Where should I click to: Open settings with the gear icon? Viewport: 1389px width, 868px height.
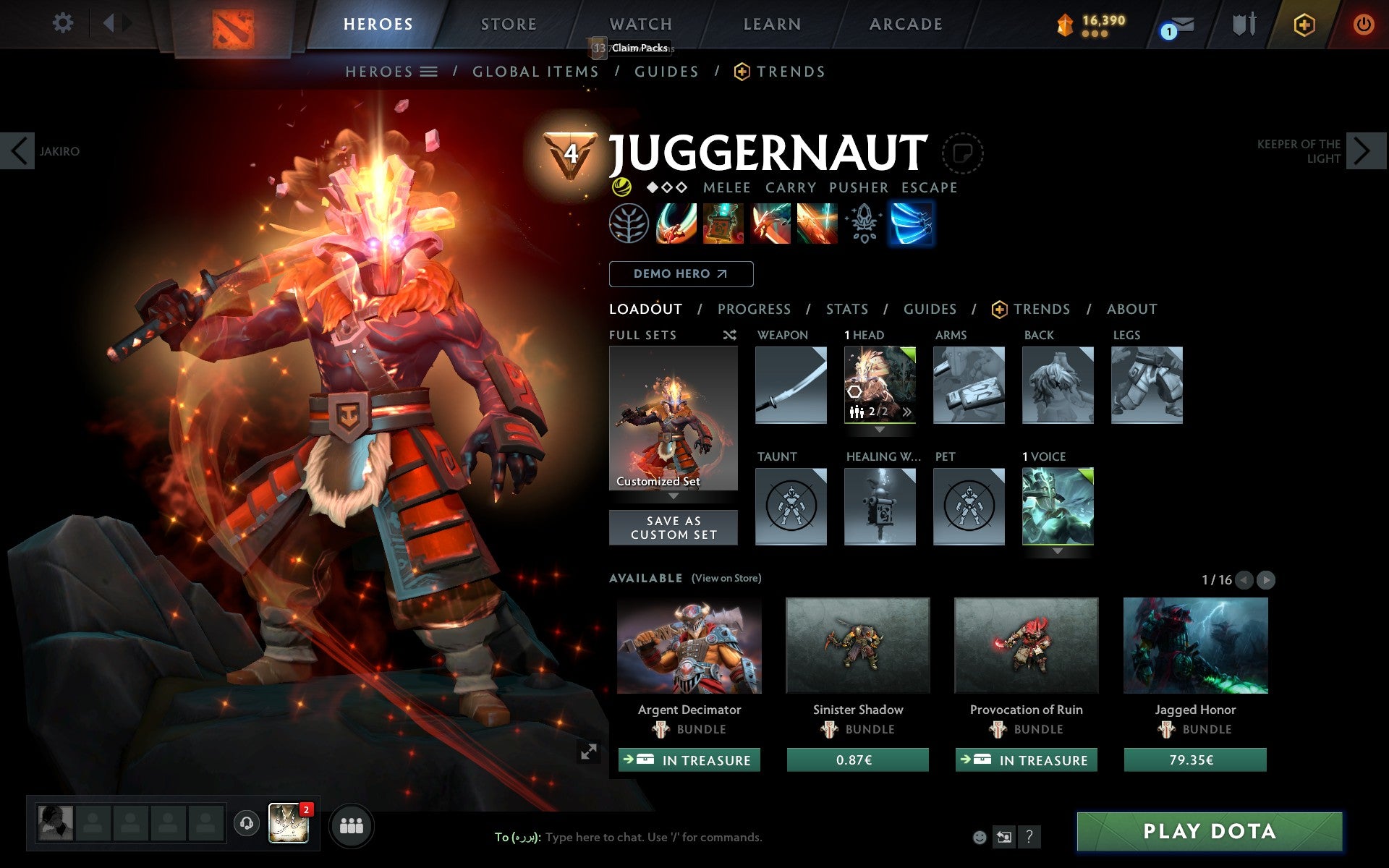[64, 23]
